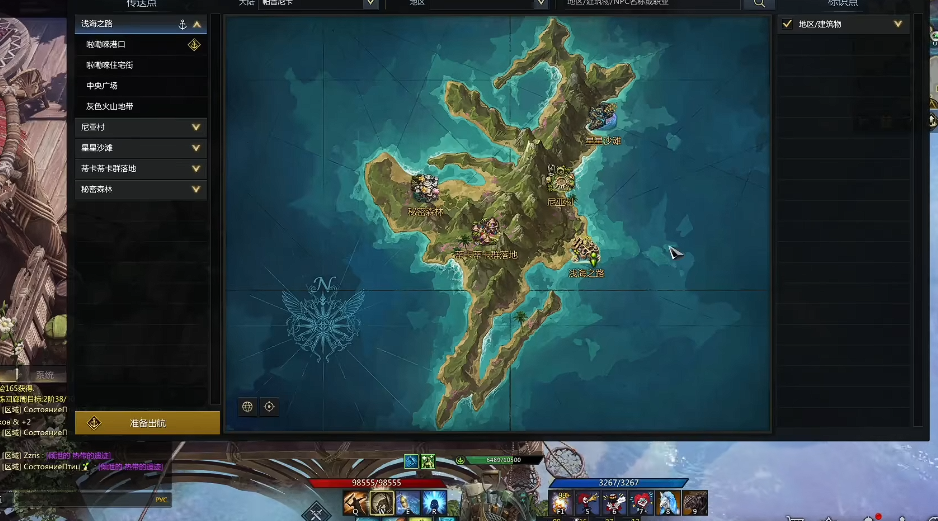Click the 准备出航 set sail button
The height and width of the screenshot is (521, 938).
pos(147,423)
